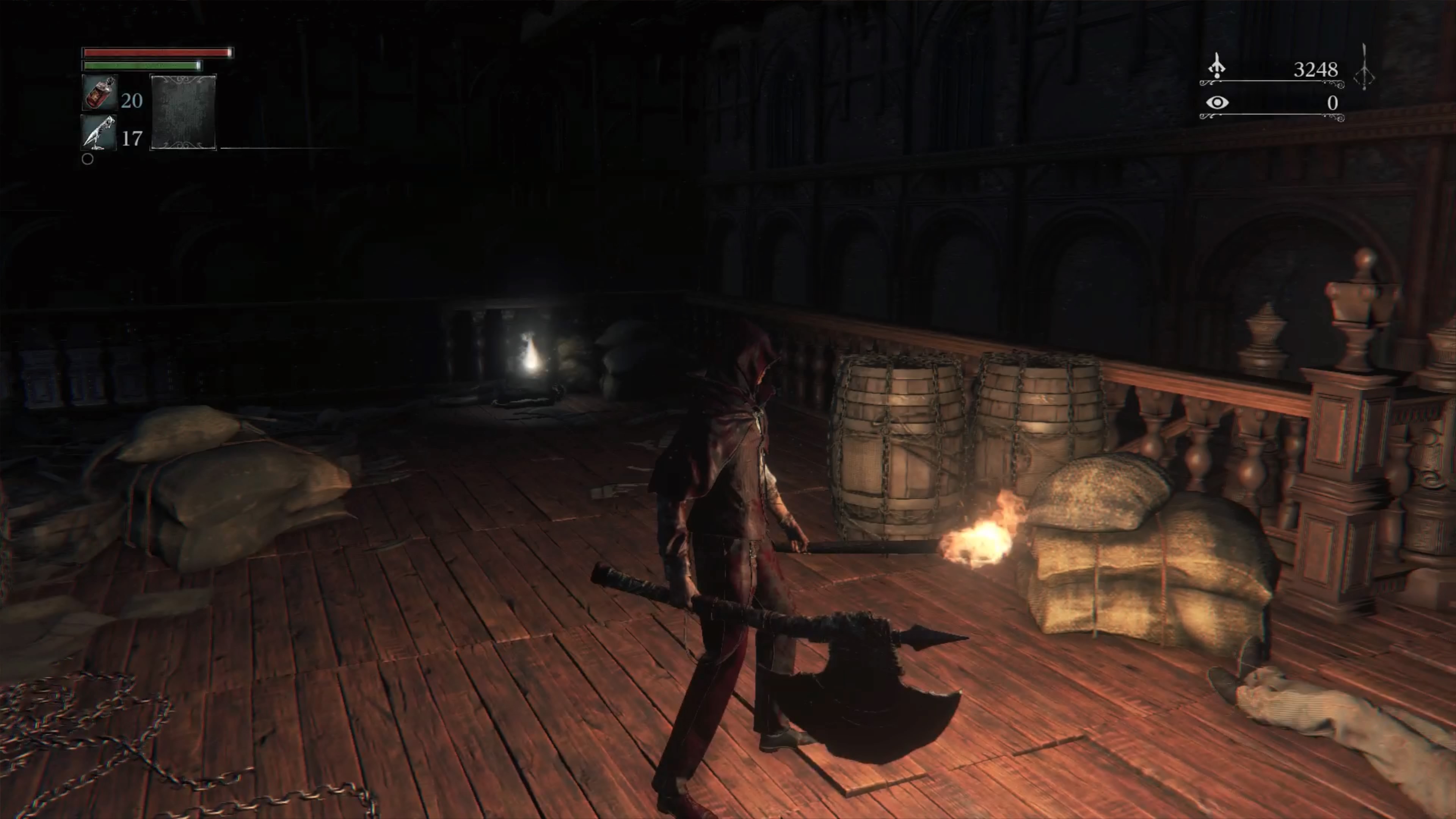The image size is (1456, 819).
Task: Click the empty quick item slot panel
Action: point(183,112)
